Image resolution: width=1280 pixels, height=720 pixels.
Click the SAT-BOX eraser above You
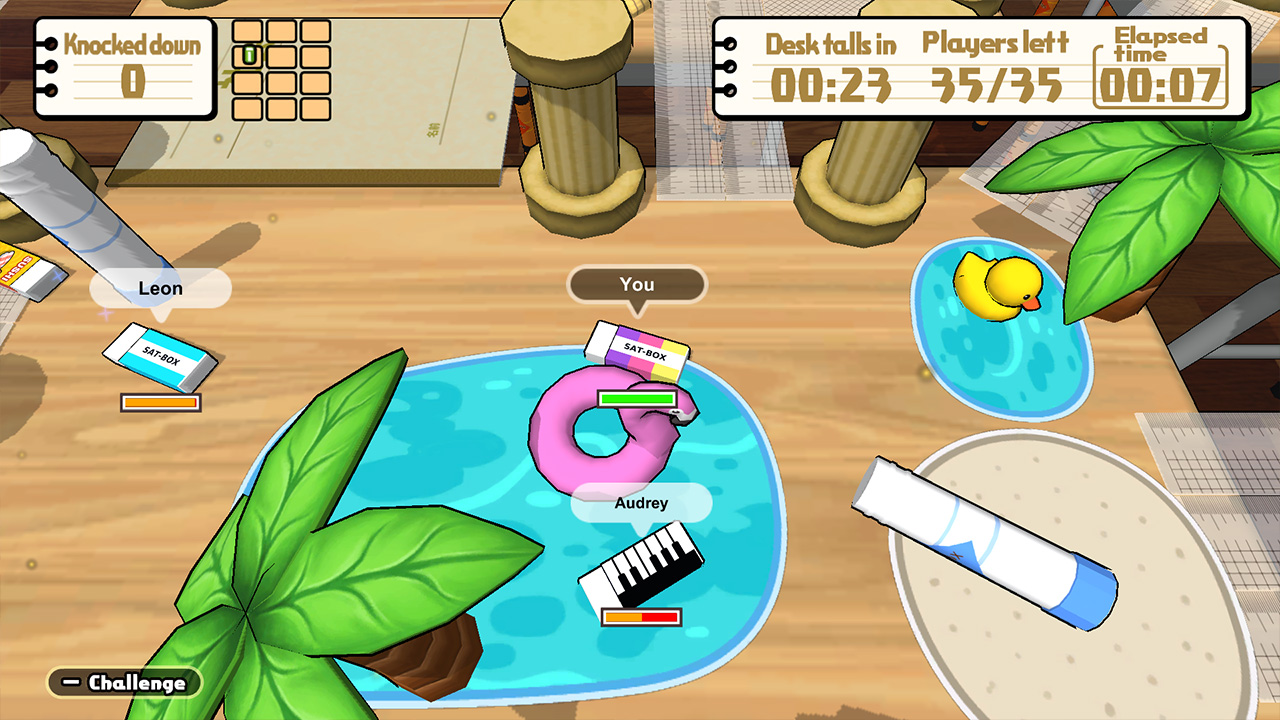click(637, 348)
